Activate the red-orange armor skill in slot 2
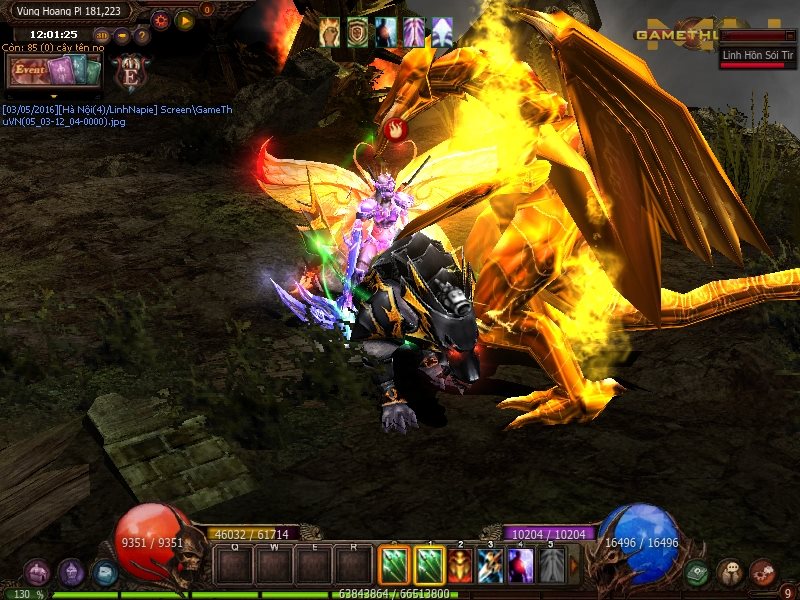Viewport: 800px width, 600px height. click(460, 566)
